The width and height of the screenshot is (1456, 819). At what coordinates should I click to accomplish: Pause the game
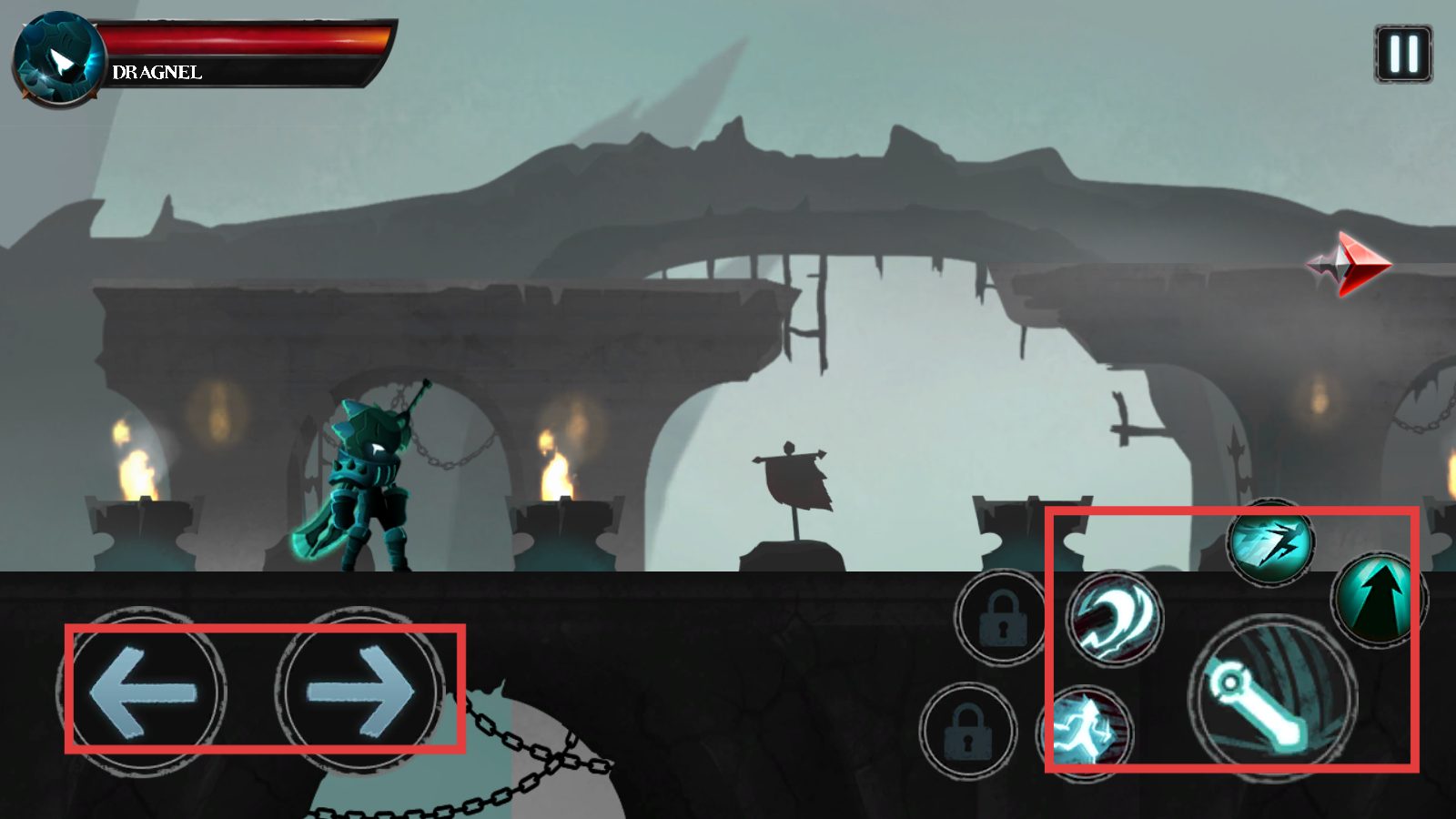(1402, 55)
